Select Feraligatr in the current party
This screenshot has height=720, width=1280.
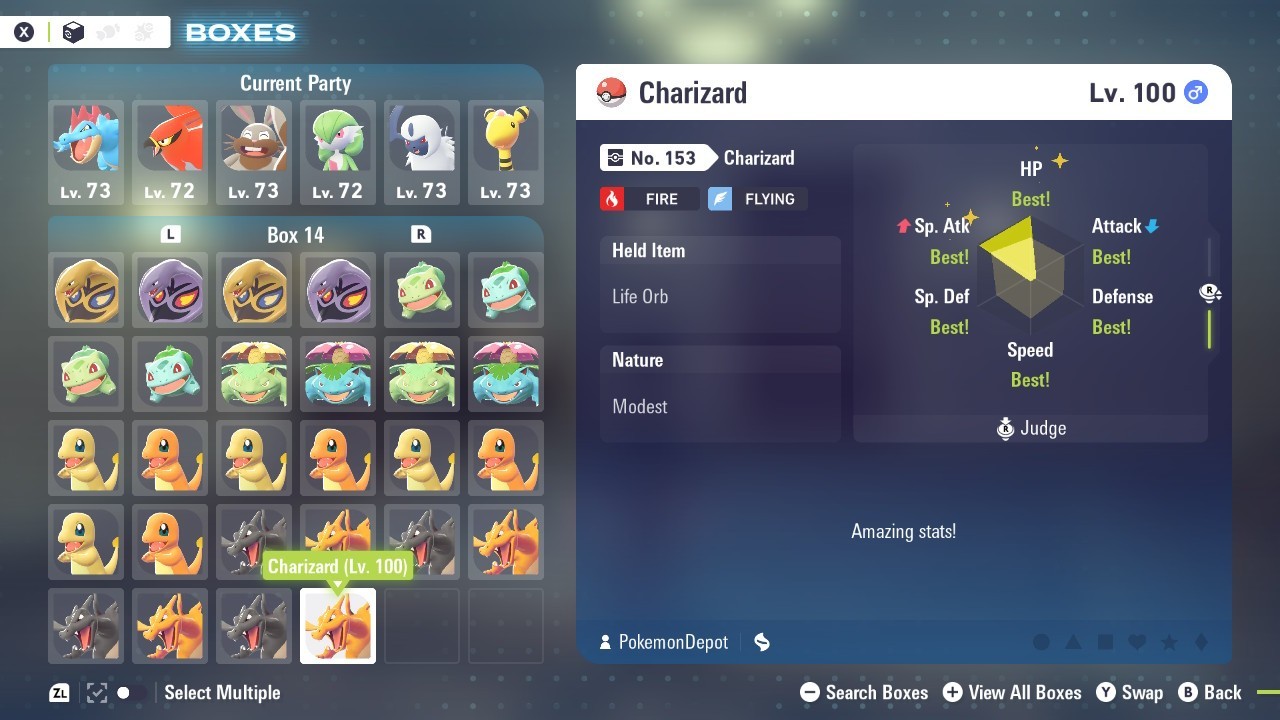click(86, 152)
